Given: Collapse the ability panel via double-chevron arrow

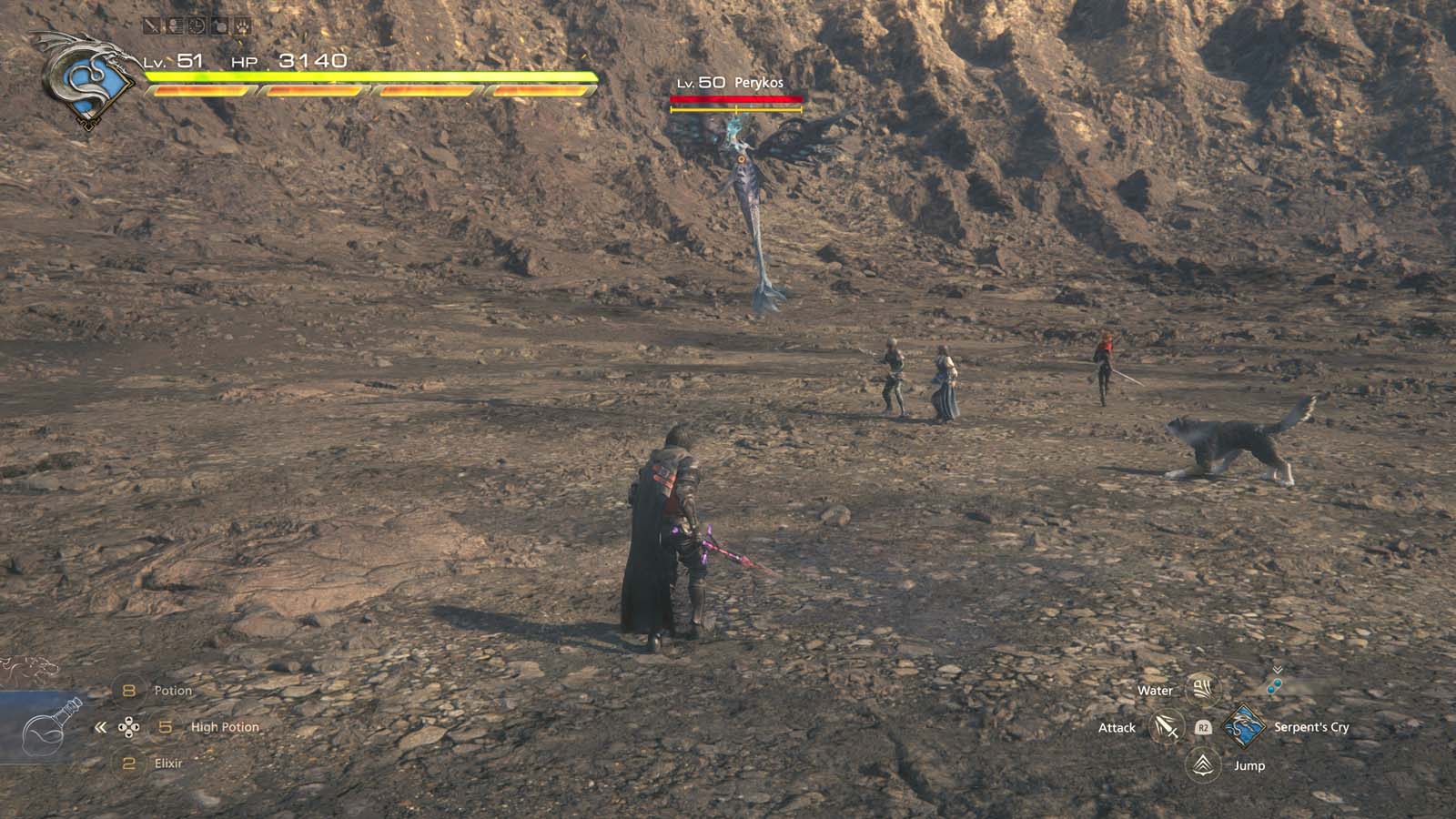Looking at the screenshot, I should point(1278,669).
